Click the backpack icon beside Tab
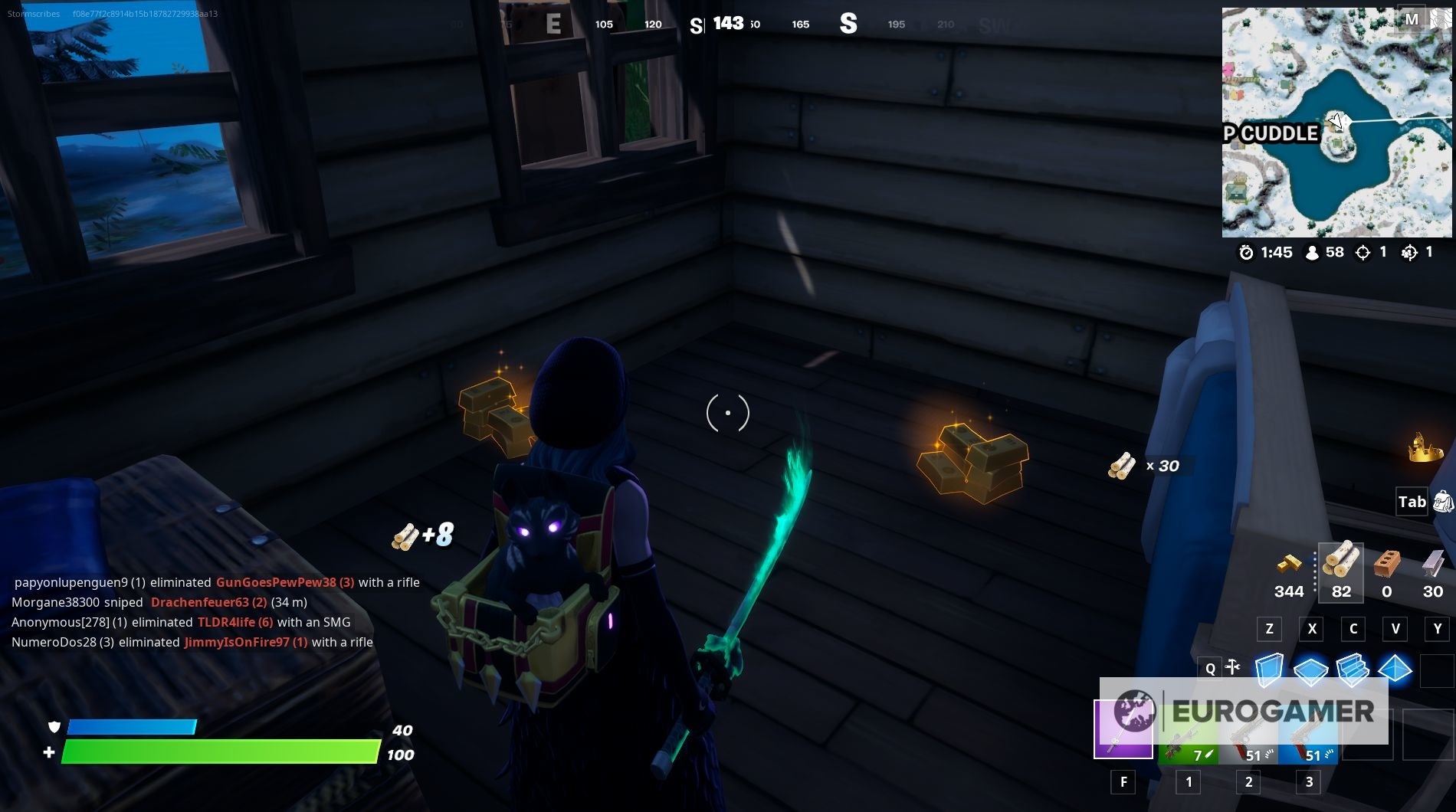Screen dimensions: 1456x812 tap(1444, 503)
